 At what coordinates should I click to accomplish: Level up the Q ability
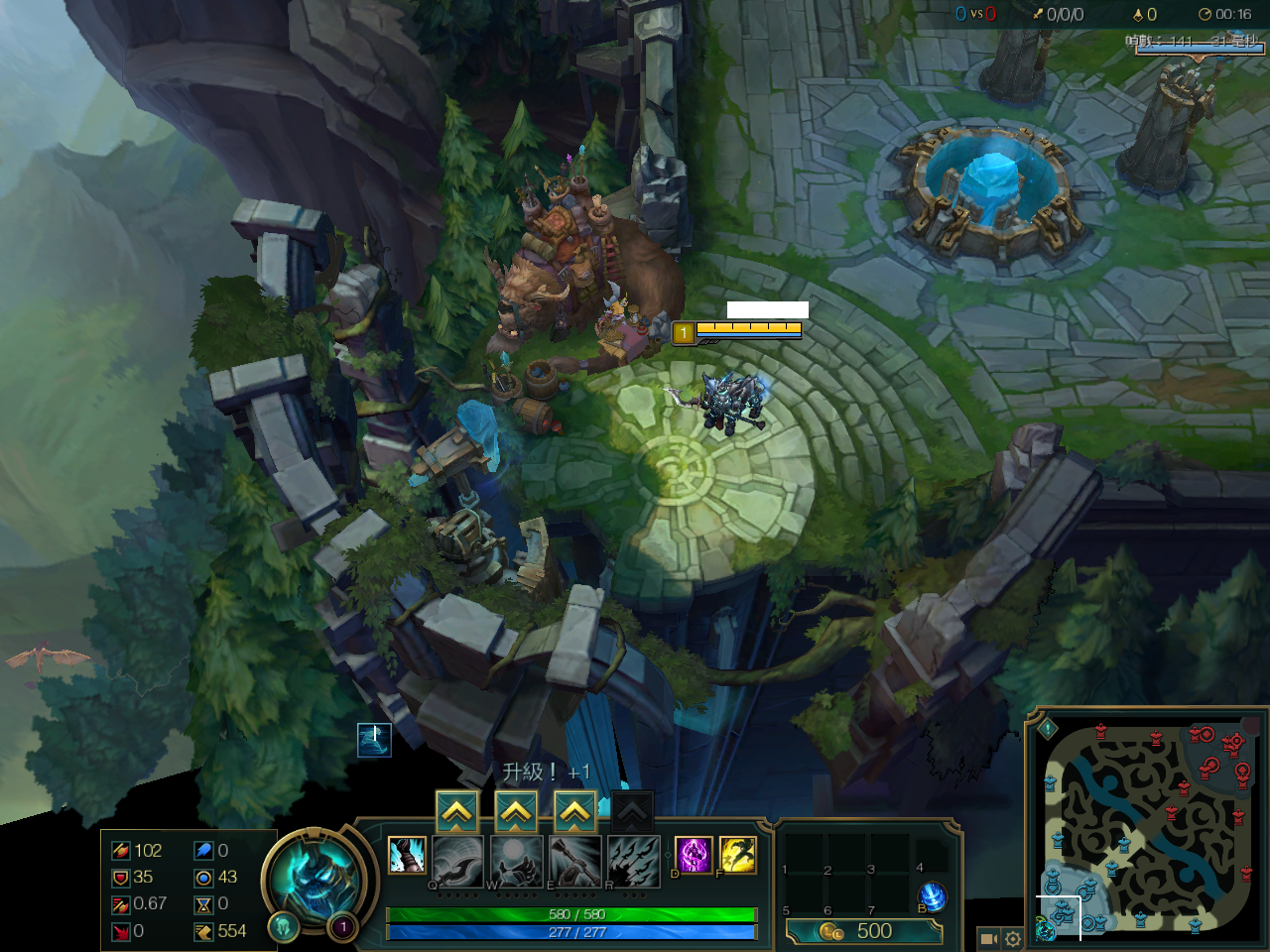point(456,813)
